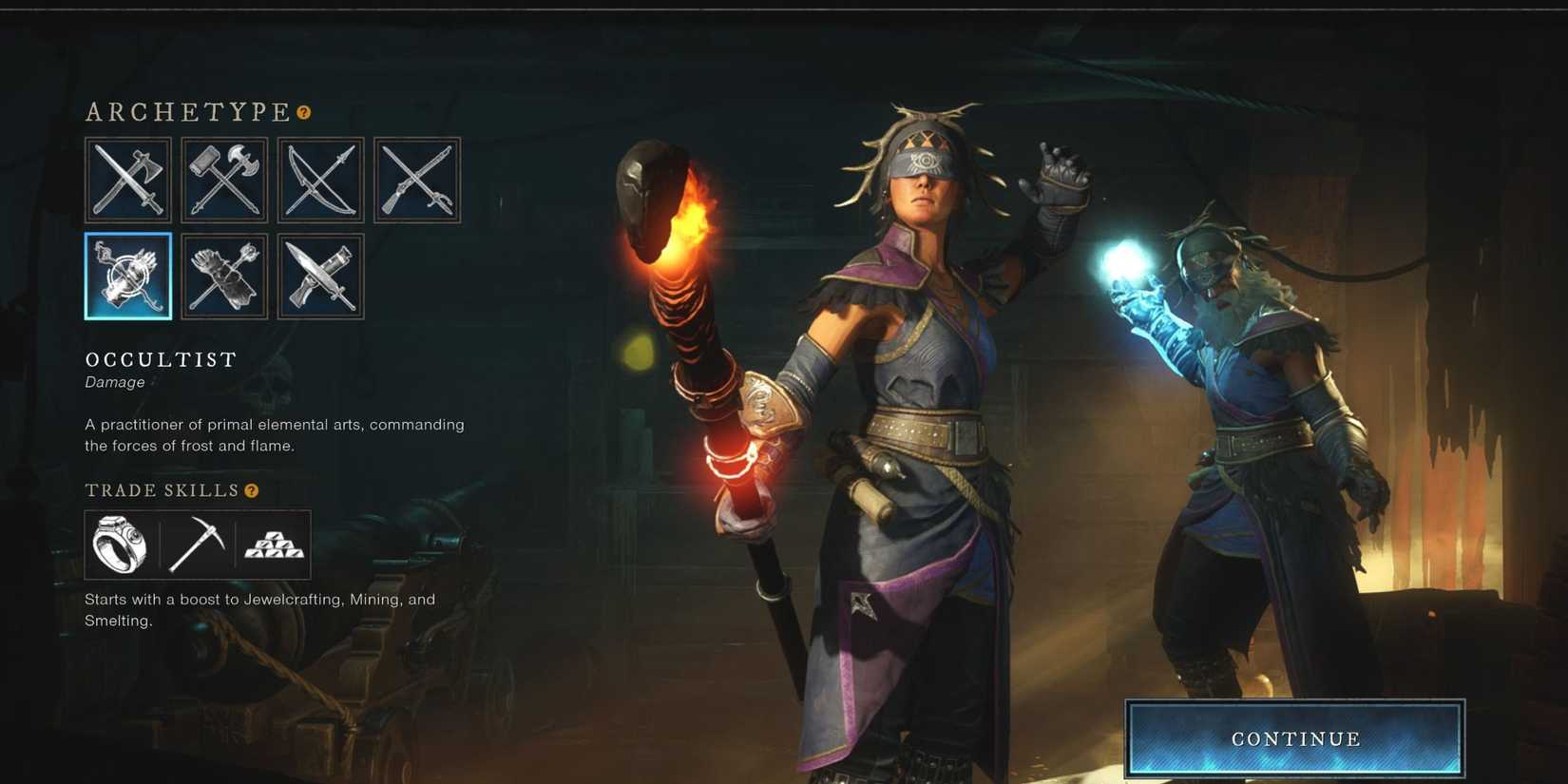Screen dimensions: 1568x784
Task: Select the blunderbuss and blade archetype icon
Action: point(319,277)
